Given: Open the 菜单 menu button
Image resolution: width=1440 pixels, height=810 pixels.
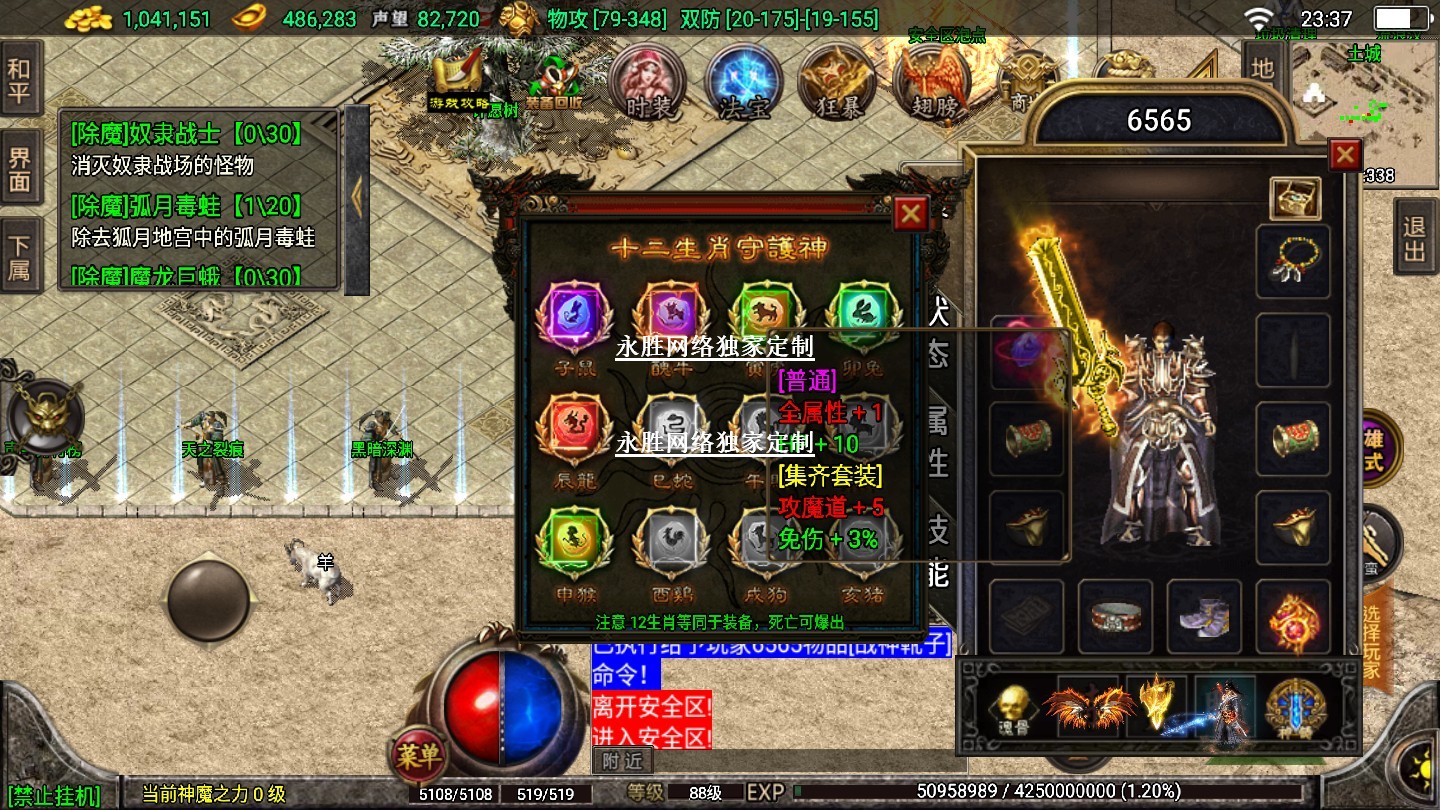Looking at the screenshot, I should click(x=418, y=757).
